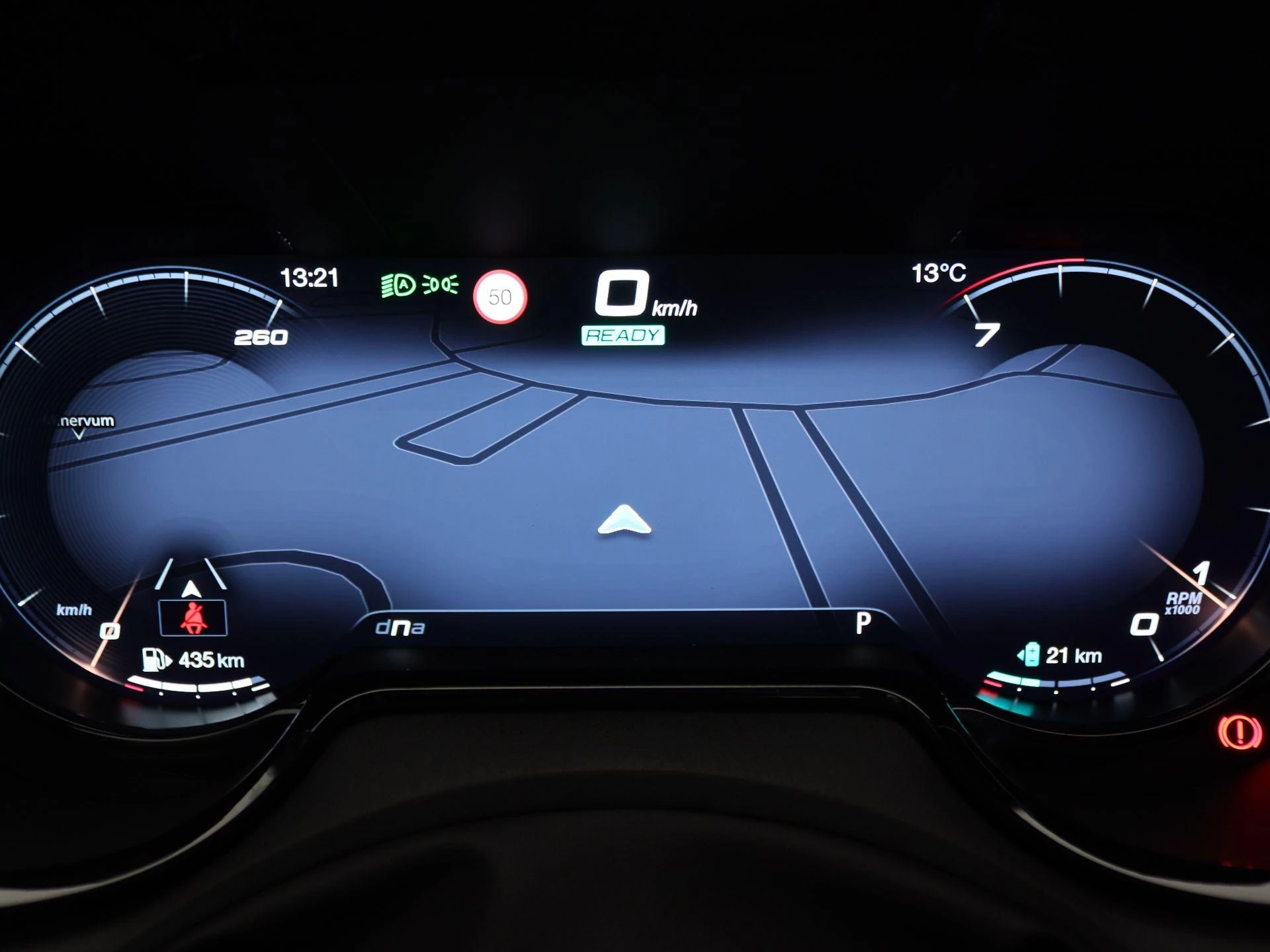
Task: Click the 50 speed limit sign
Action: tap(500, 297)
